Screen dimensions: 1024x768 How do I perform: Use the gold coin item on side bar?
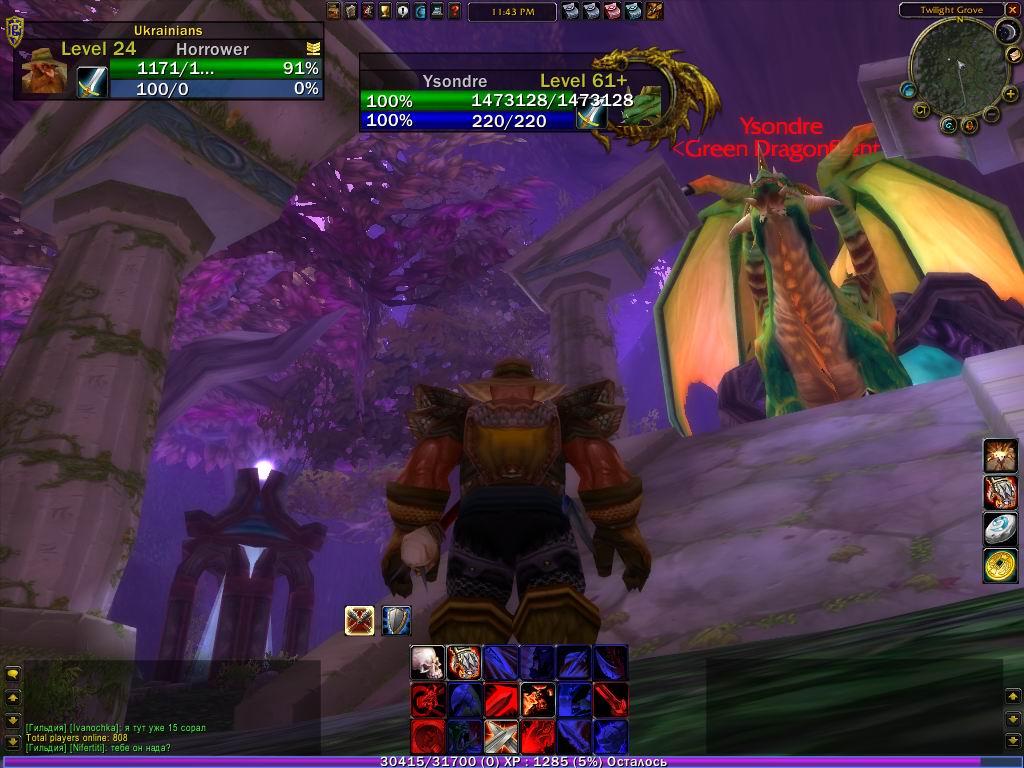click(1000, 566)
